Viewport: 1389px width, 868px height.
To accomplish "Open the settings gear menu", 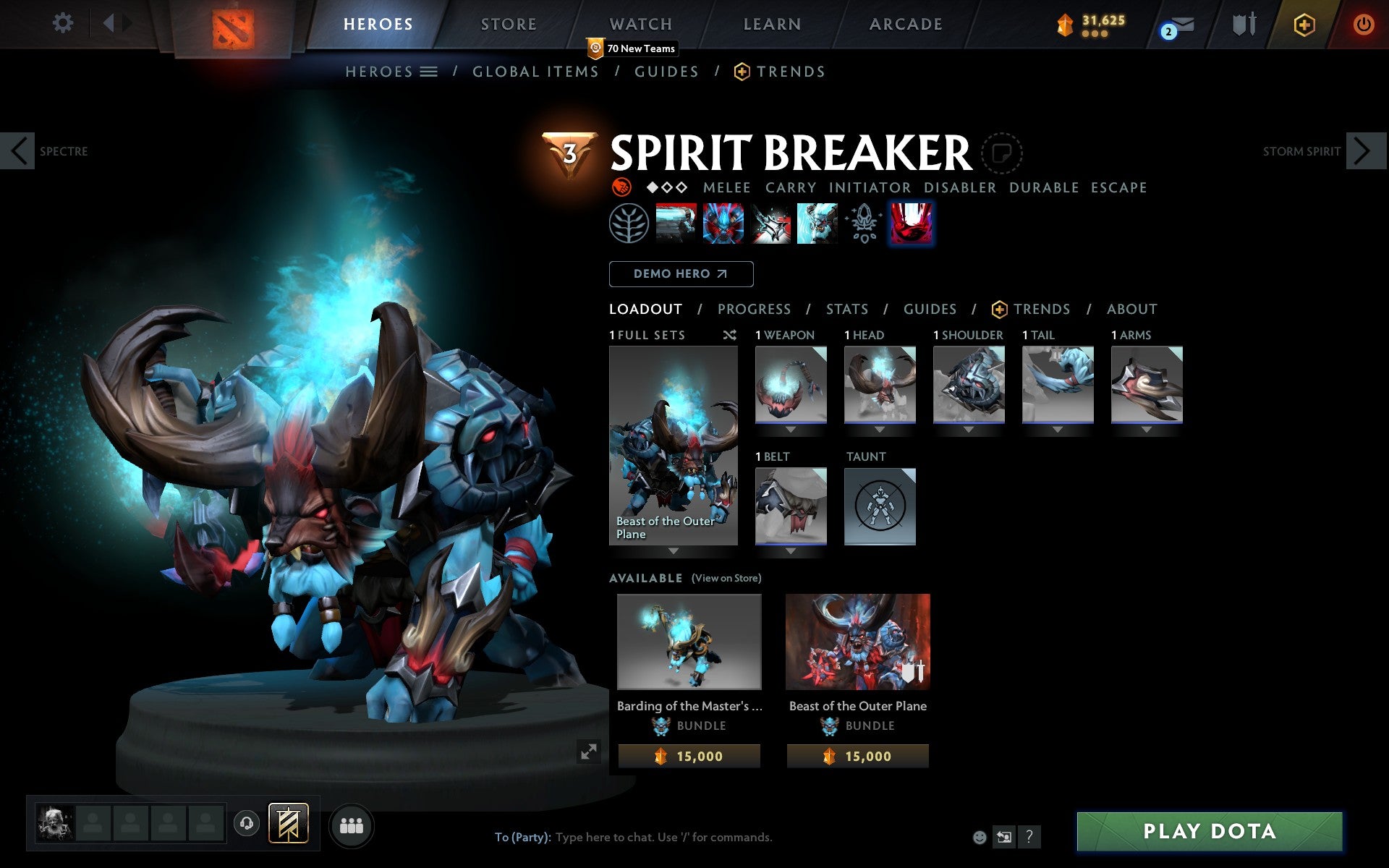I will (x=64, y=23).
